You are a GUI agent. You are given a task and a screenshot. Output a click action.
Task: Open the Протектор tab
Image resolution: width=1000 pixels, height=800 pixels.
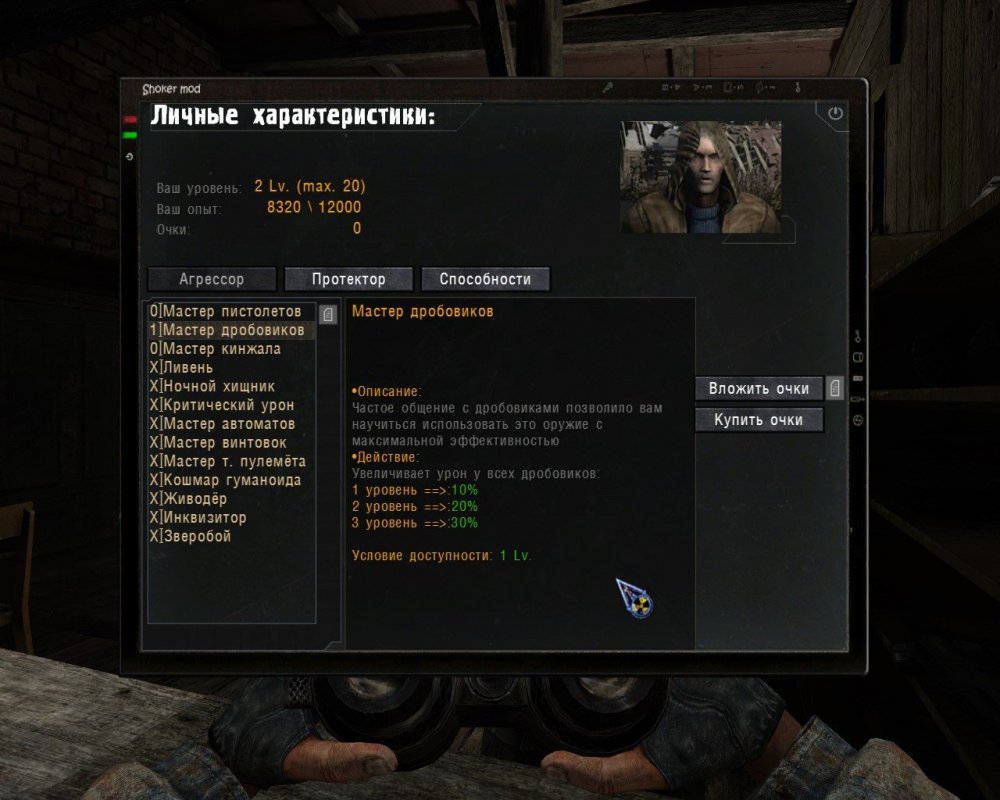[348, 279]
